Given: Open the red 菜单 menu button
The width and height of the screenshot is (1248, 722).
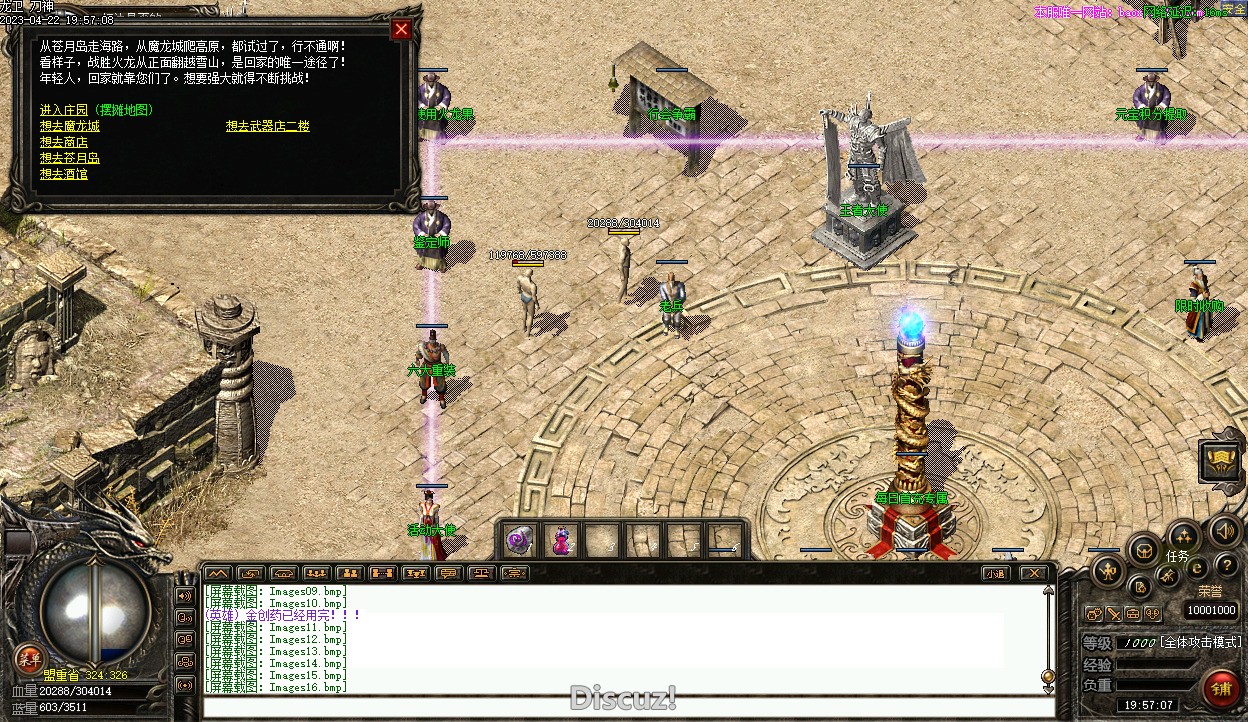Looking at the screenshot, I should [29, 658].
